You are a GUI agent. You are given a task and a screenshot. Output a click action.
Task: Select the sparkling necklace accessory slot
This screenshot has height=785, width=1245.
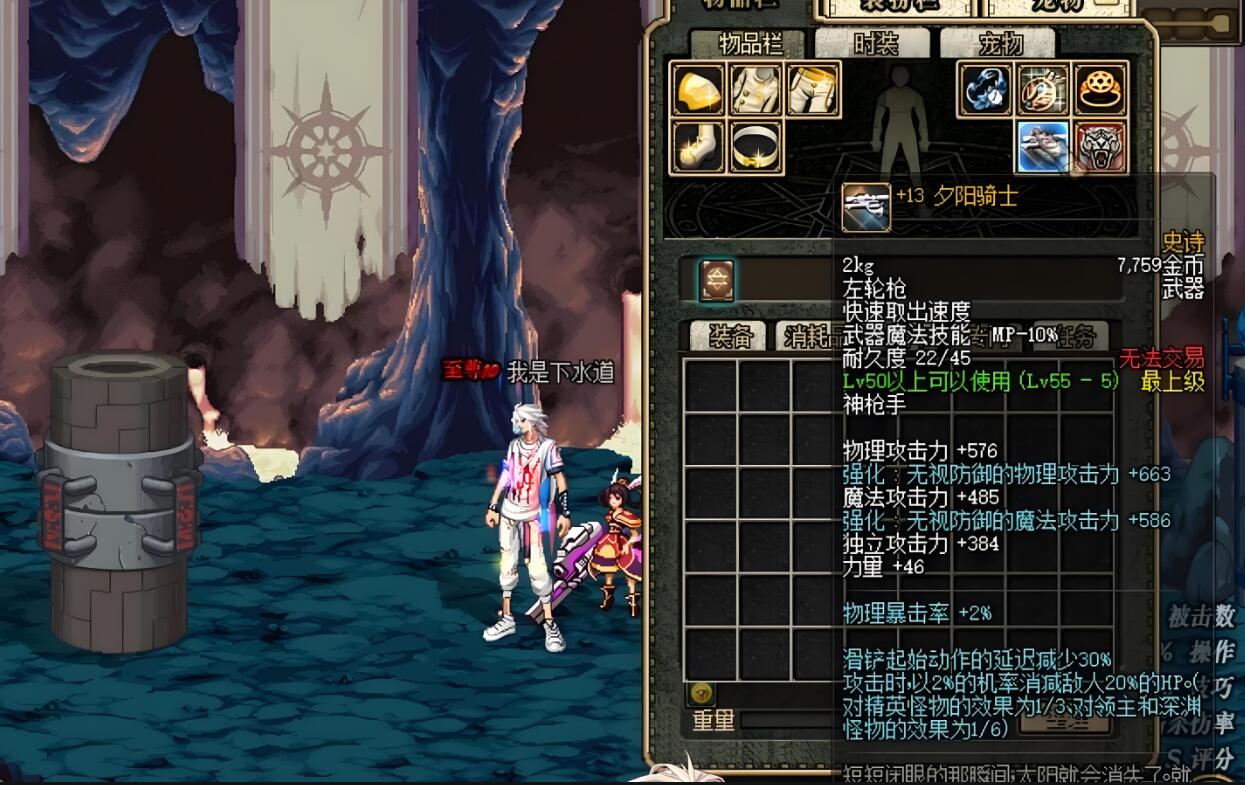(x=1044, y=90)
